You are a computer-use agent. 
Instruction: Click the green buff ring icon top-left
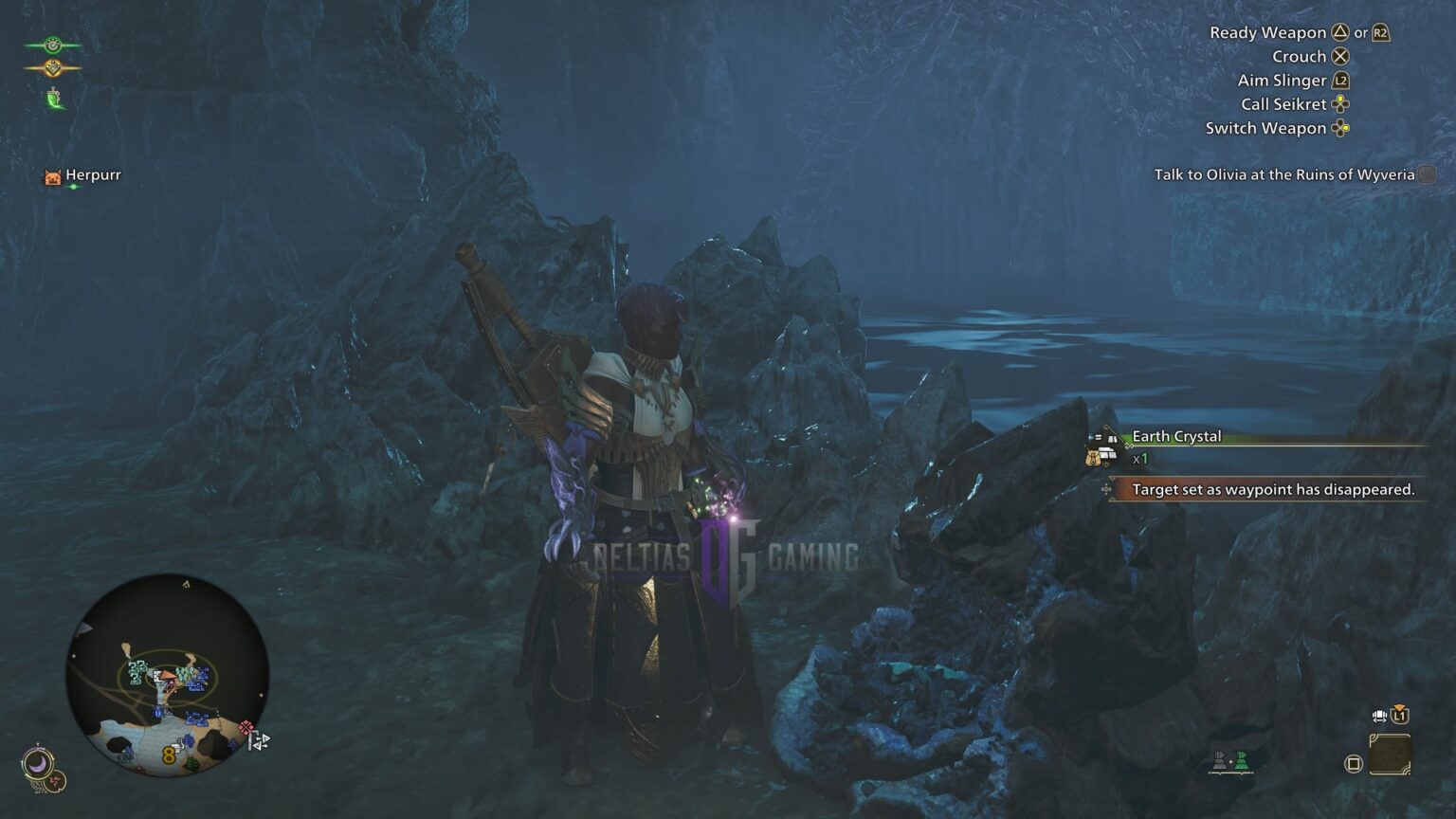pos(51,45)
